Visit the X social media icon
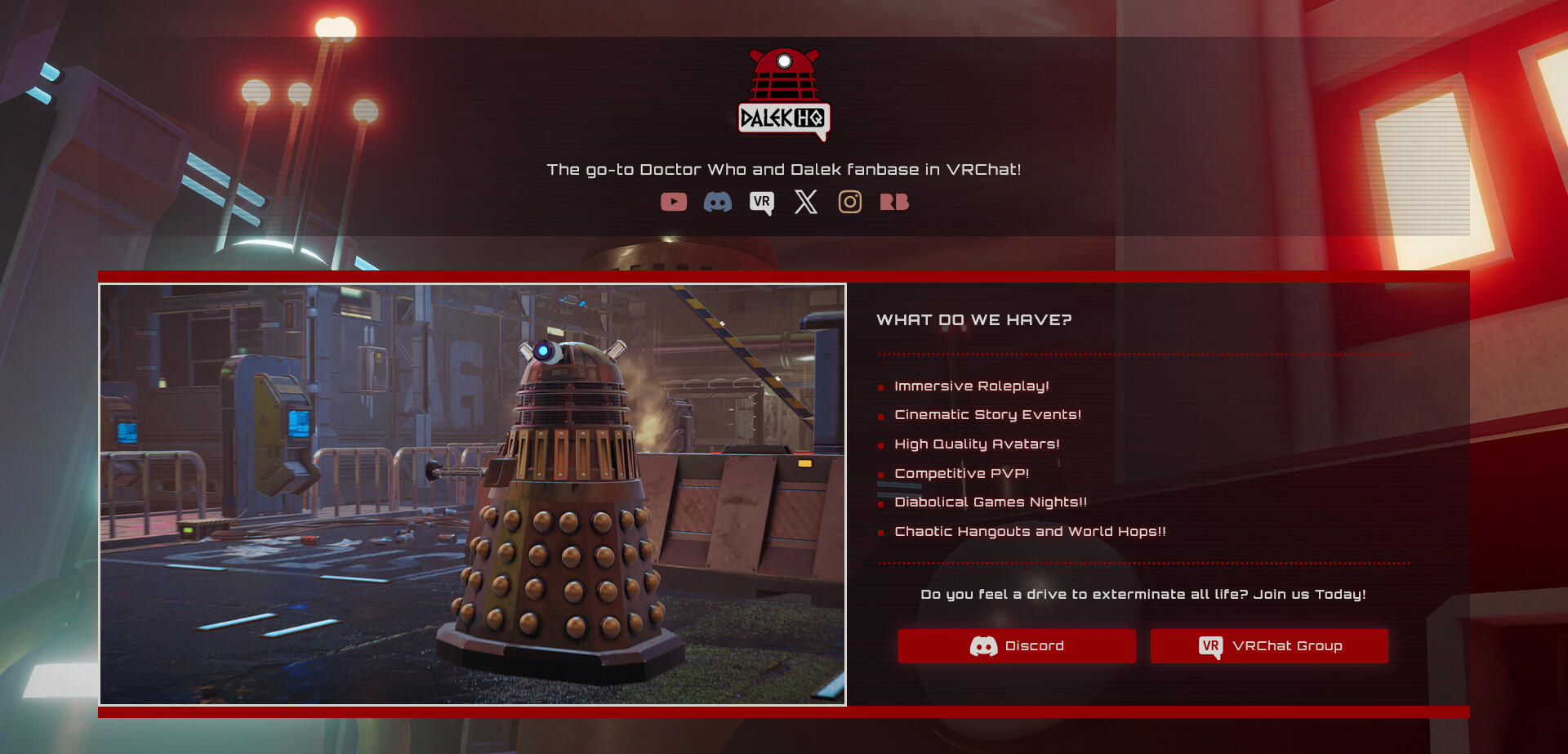 tap(806, 202)
